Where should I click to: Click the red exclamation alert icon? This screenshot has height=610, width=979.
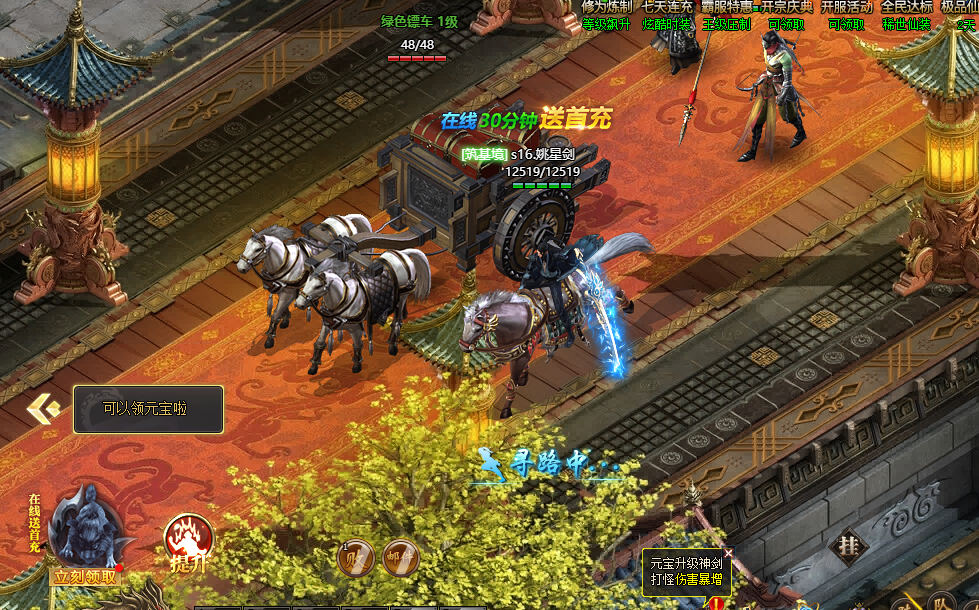point(715,603)
